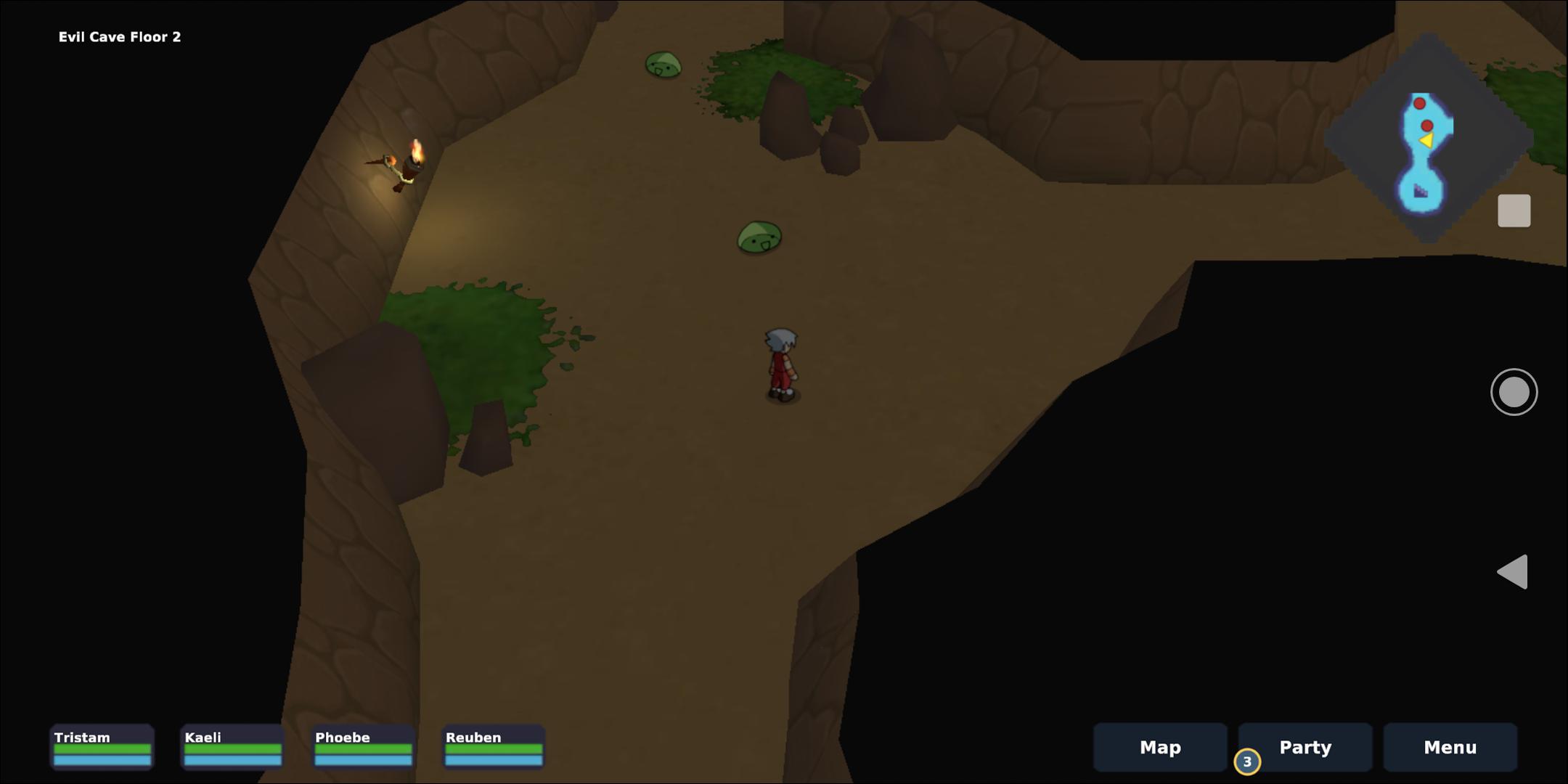Select Phoebe's party status panel
This screenshot has height=784, width=1568.
pyautogui.click(x=363, y=746)
